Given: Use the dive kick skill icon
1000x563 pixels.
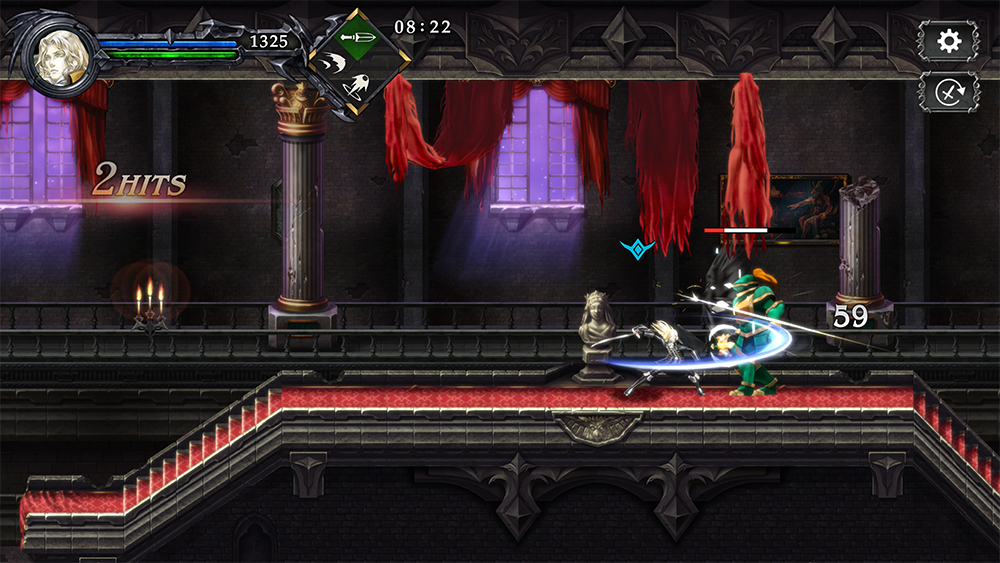Looking at the screenshot, I should pyautogui.click(x=356, y=87).
